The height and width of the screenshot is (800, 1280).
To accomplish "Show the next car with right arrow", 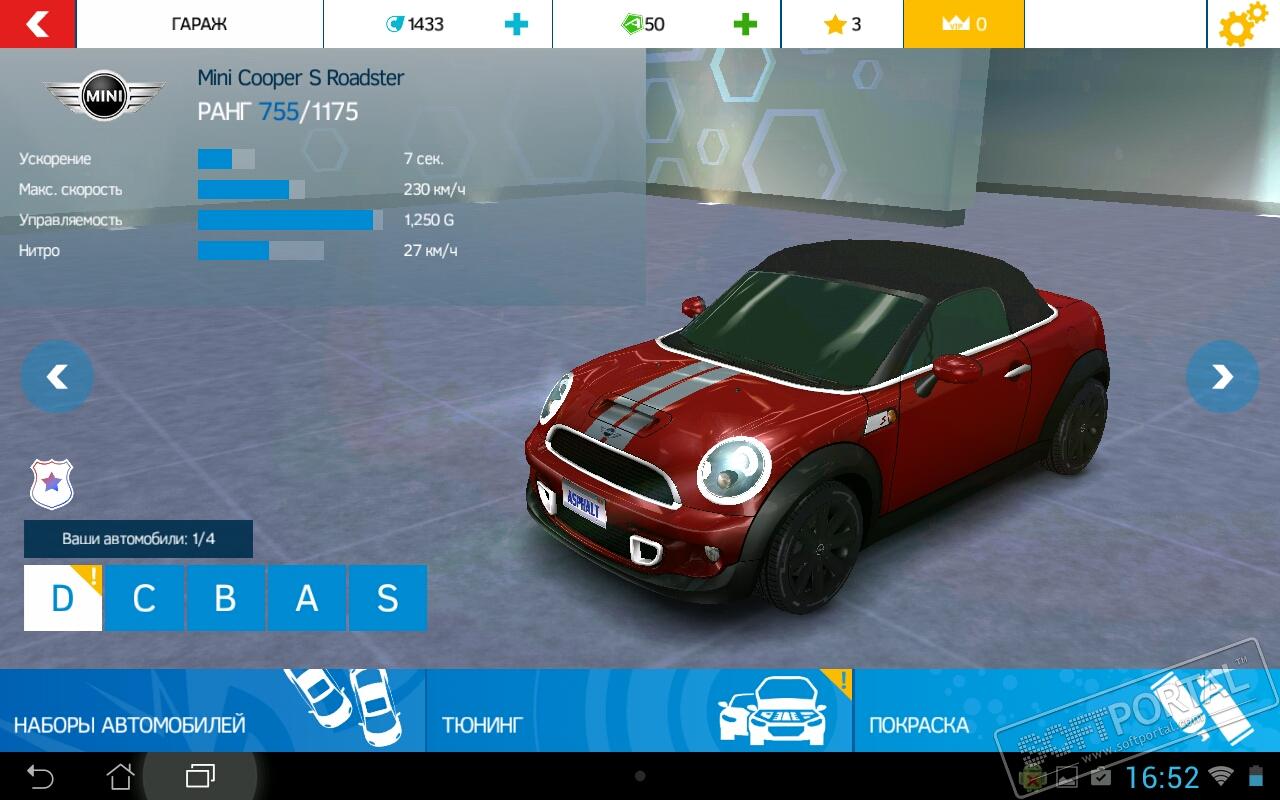I will [x=1222, y=377].
